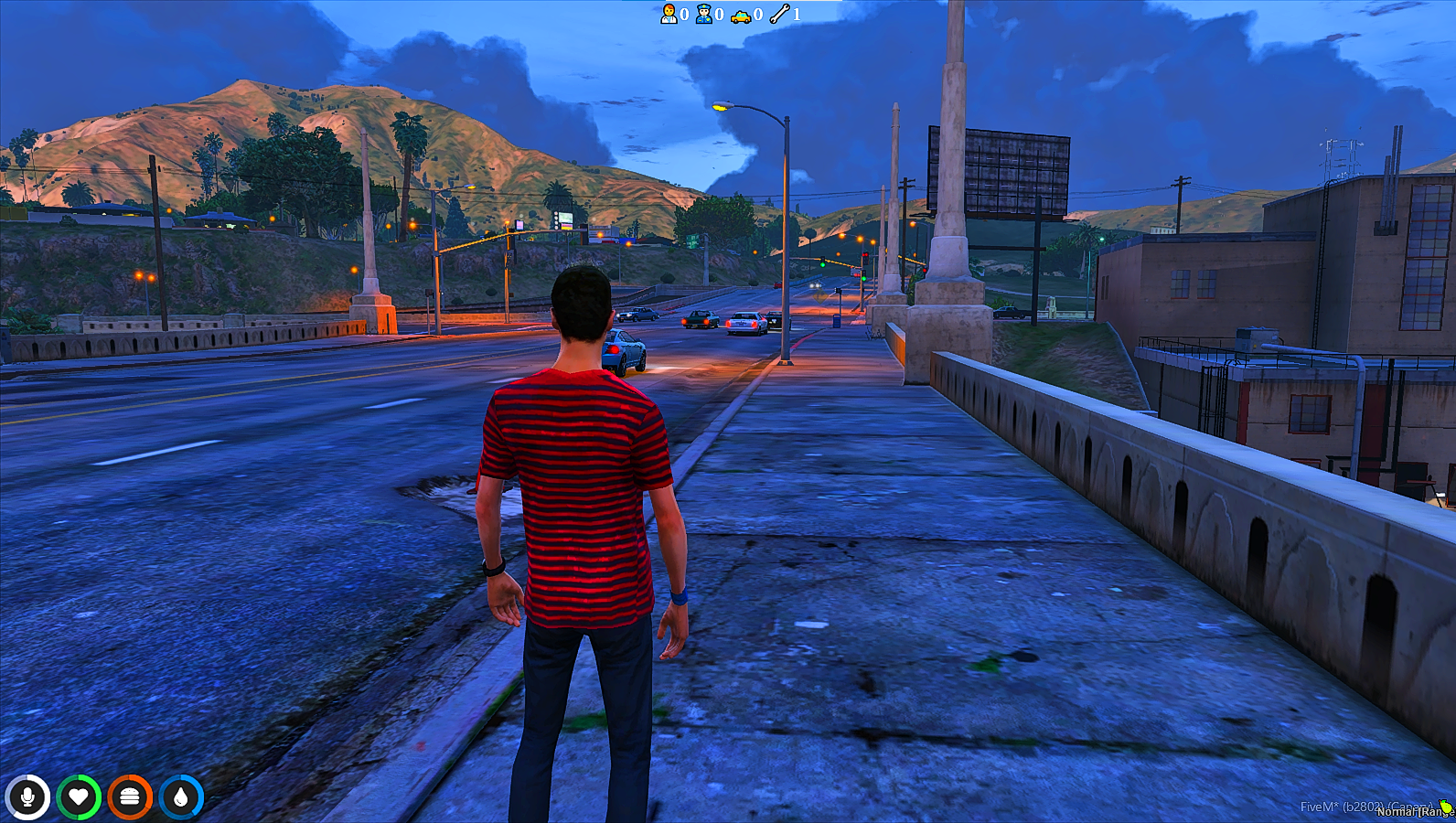The height and width of the screenshot is (823, 1456).
Task: Click the microphone voice icon
Action: 27,797
